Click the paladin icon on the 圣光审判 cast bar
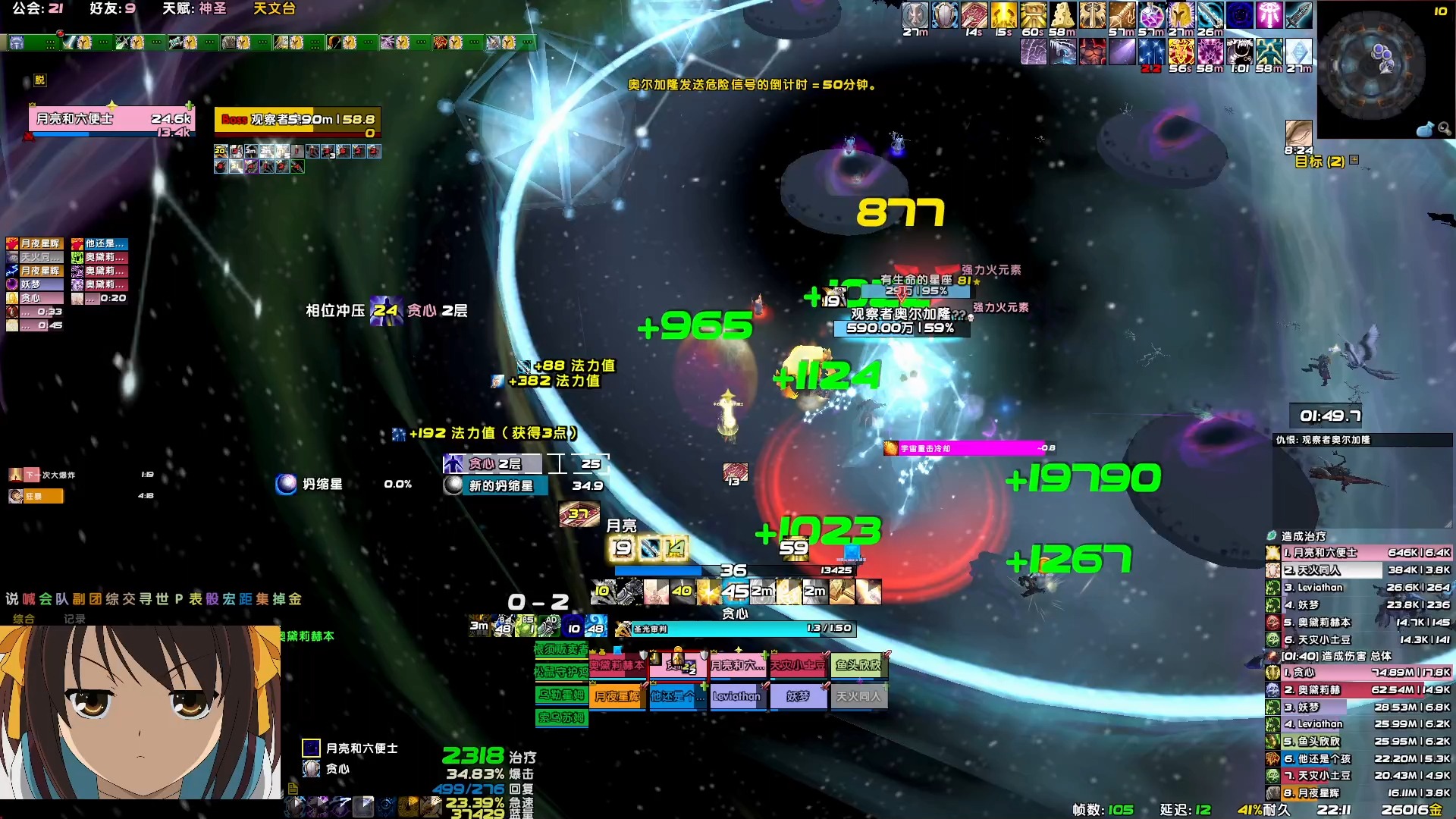1456x819 pixels. [x=622, y=629]
